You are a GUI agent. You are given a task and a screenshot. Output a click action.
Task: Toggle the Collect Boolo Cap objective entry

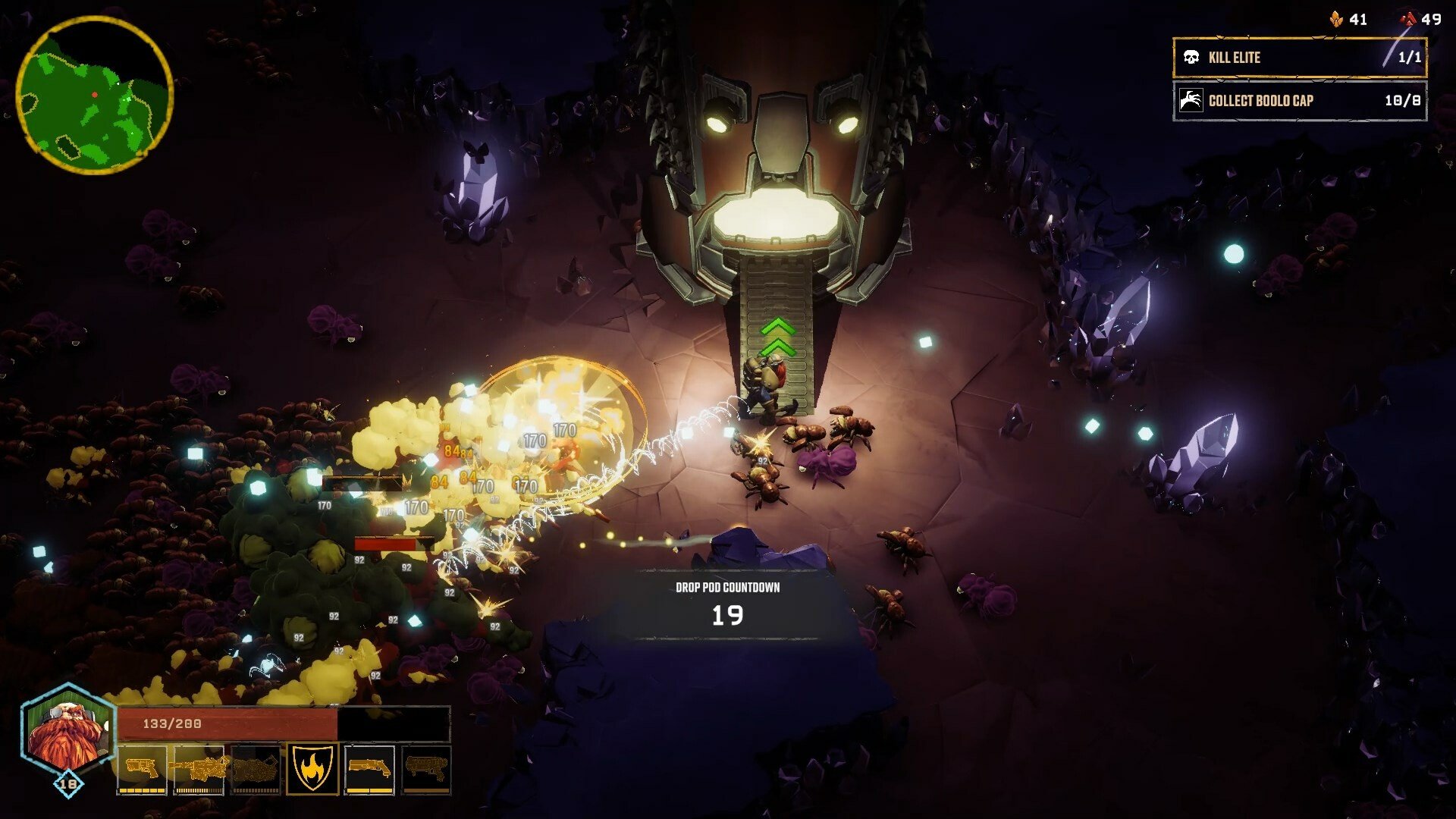(1299, 101)
